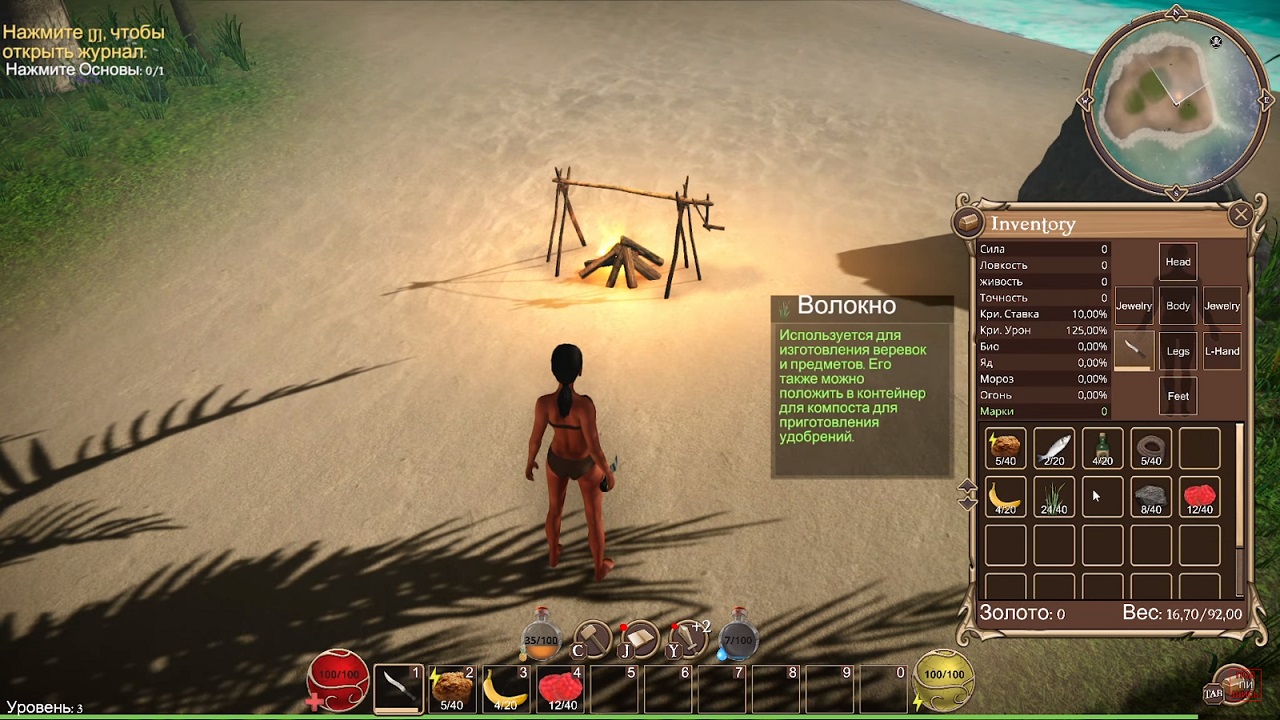Select the Head equipment slot

tap(1178, 262)
